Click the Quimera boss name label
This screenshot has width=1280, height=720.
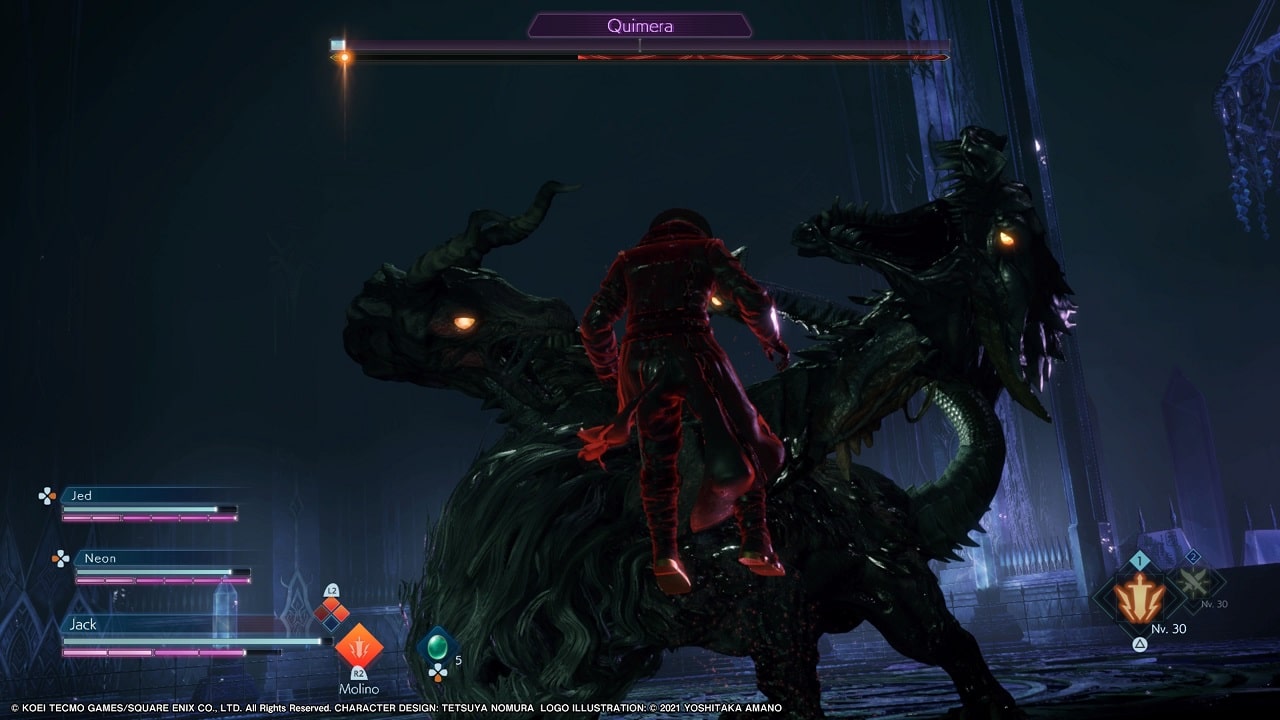pyautogui.click(x=640, y=26)
